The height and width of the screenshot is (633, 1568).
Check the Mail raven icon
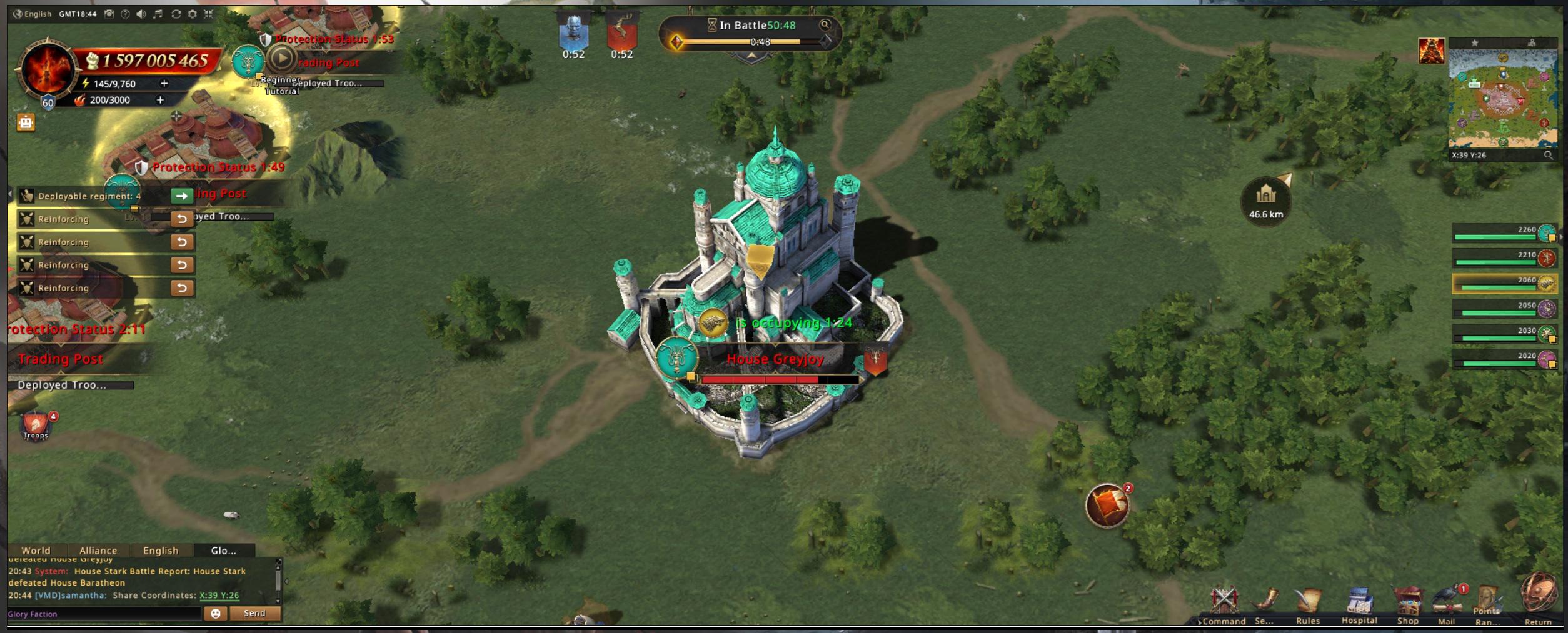click(x=1447, y=604)
